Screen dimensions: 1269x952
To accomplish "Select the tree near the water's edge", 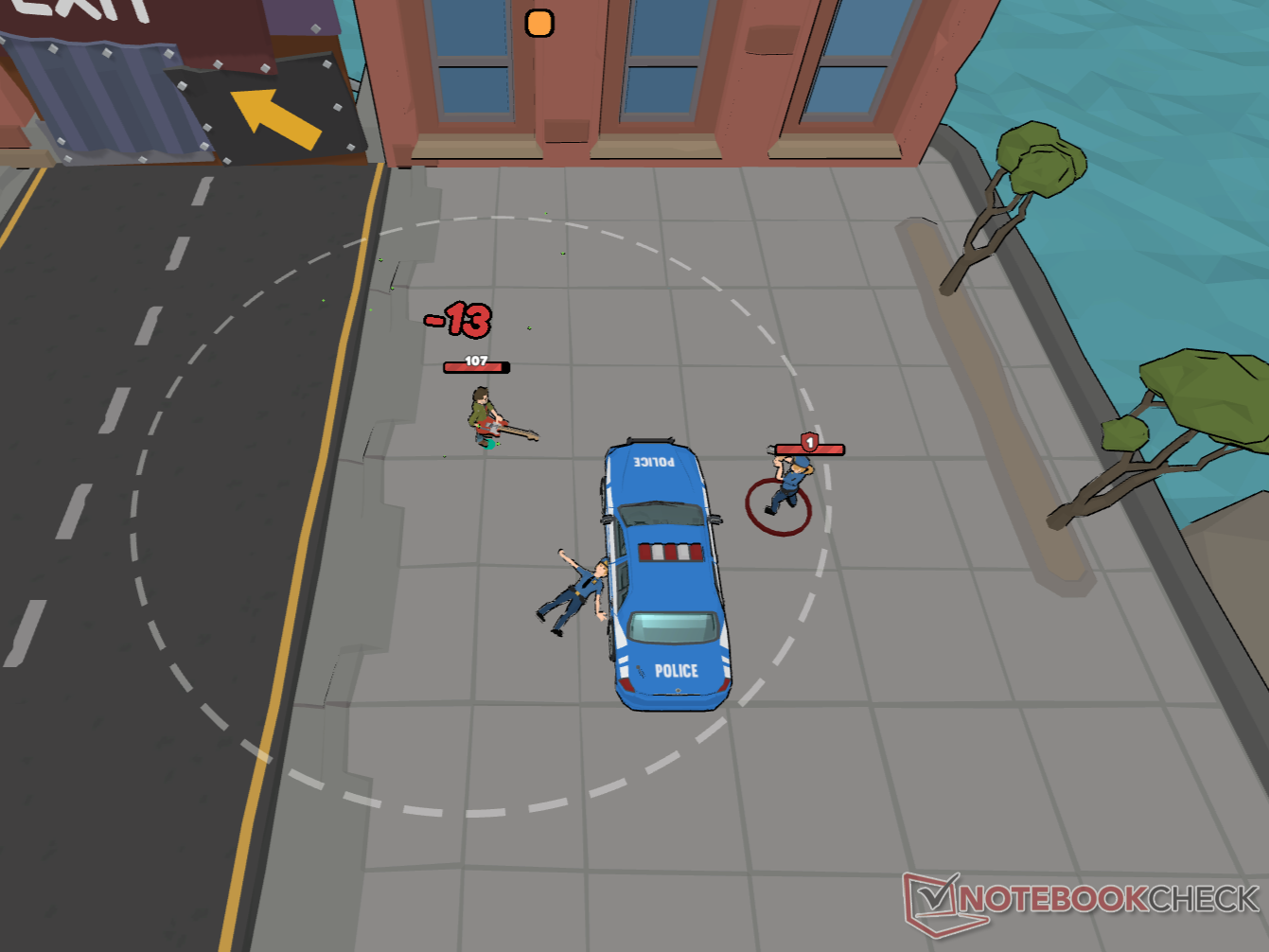I will pos(1041,161).
